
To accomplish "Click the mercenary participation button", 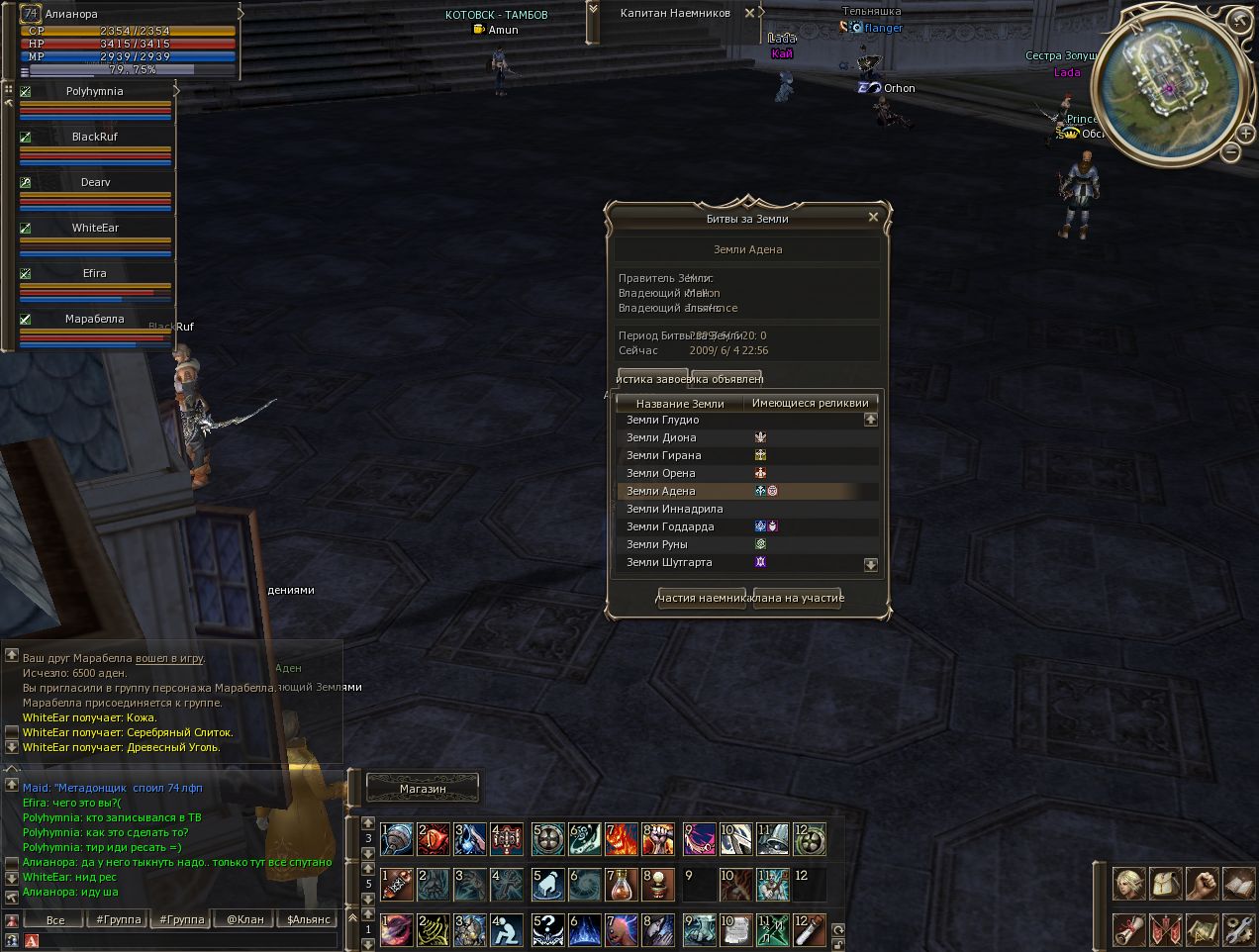I will point(702,598).
